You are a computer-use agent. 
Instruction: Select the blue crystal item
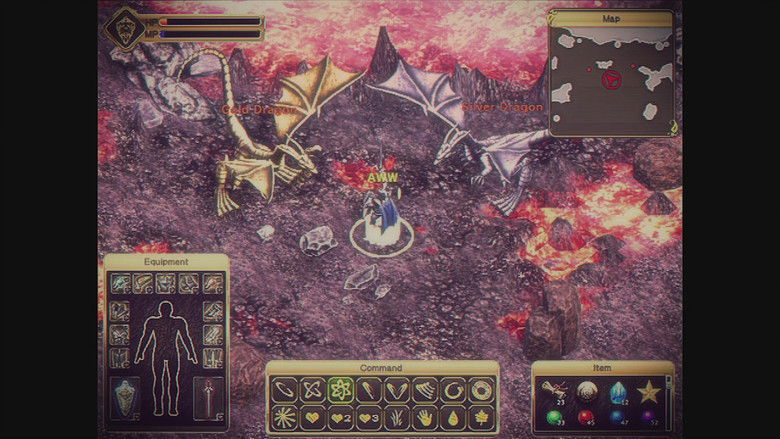point(617,390)
